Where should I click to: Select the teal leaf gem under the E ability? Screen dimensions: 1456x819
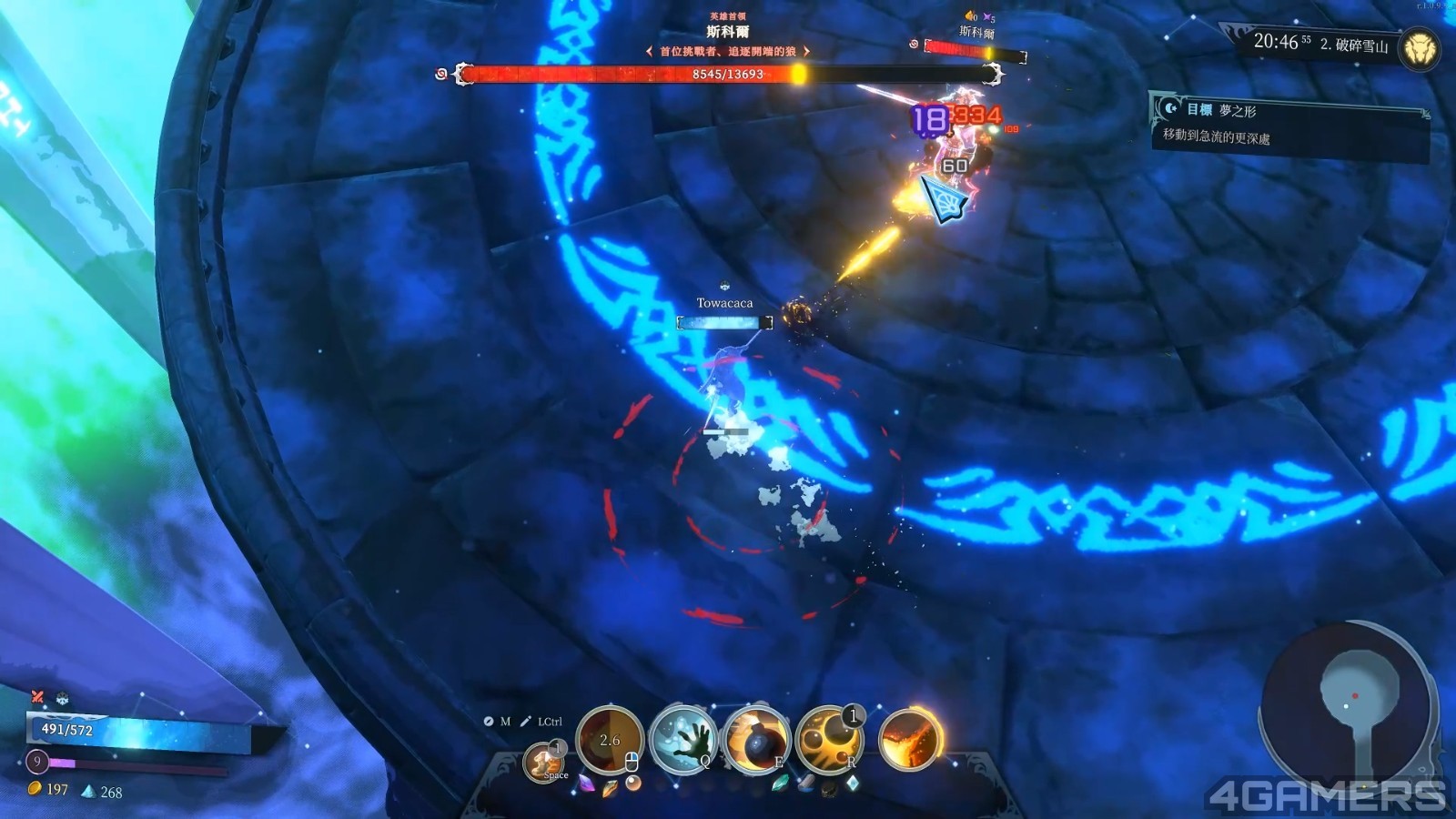[x=780, y=784]
